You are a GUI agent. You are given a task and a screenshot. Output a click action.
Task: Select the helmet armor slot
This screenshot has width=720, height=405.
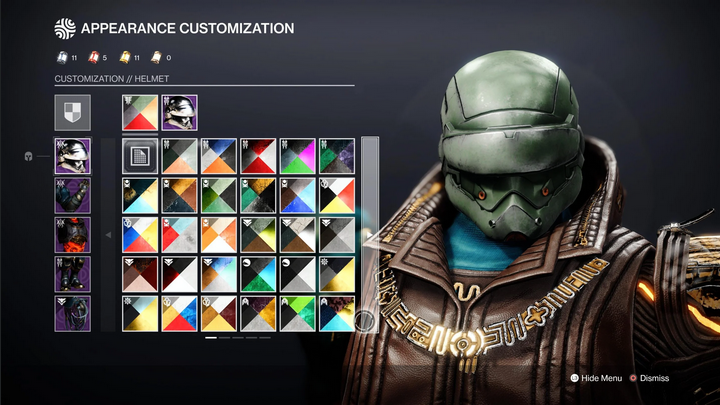point(72,156)
